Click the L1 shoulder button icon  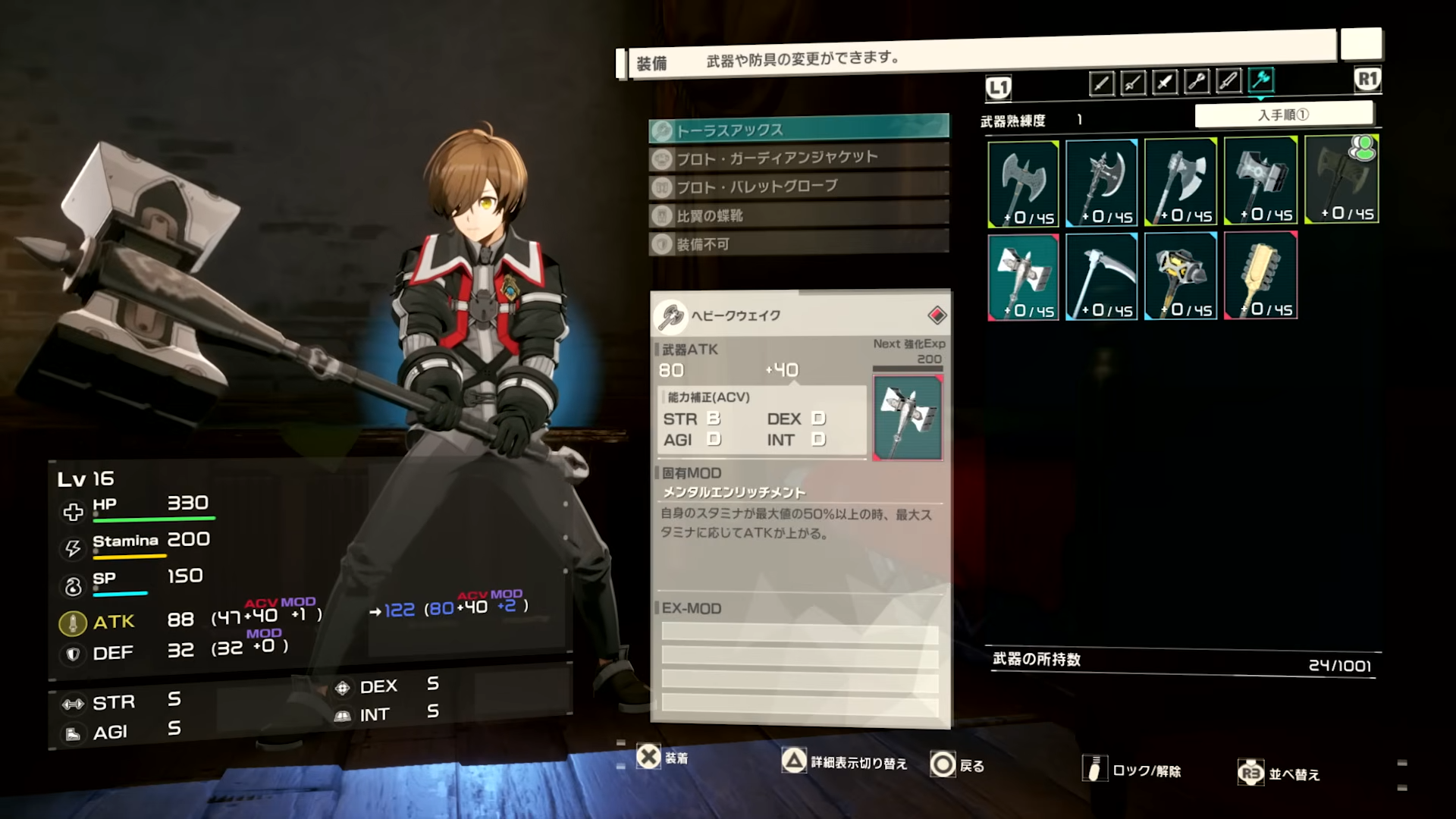[x=999, y=87]
